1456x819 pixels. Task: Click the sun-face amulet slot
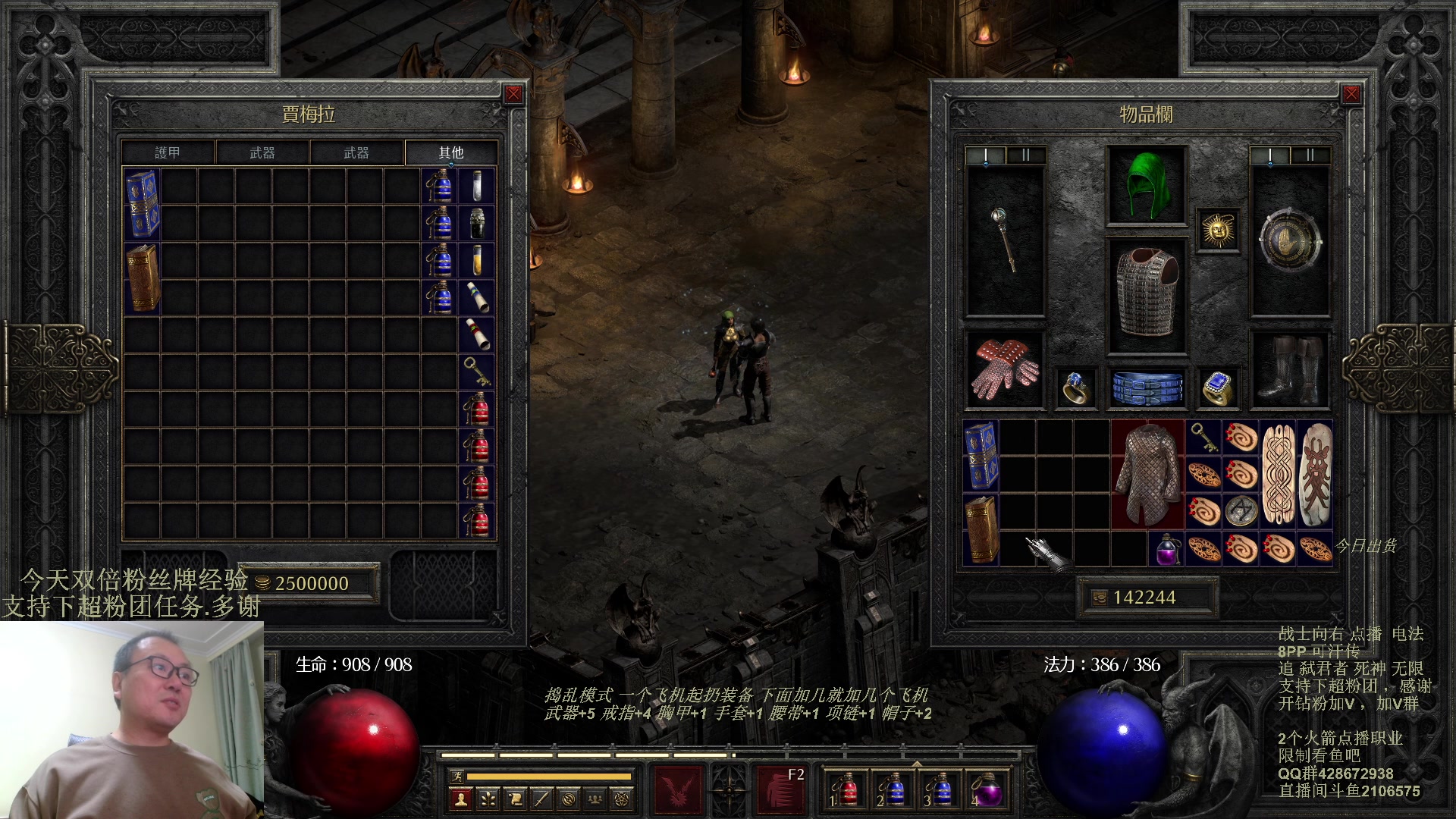tap(1218, 230)
